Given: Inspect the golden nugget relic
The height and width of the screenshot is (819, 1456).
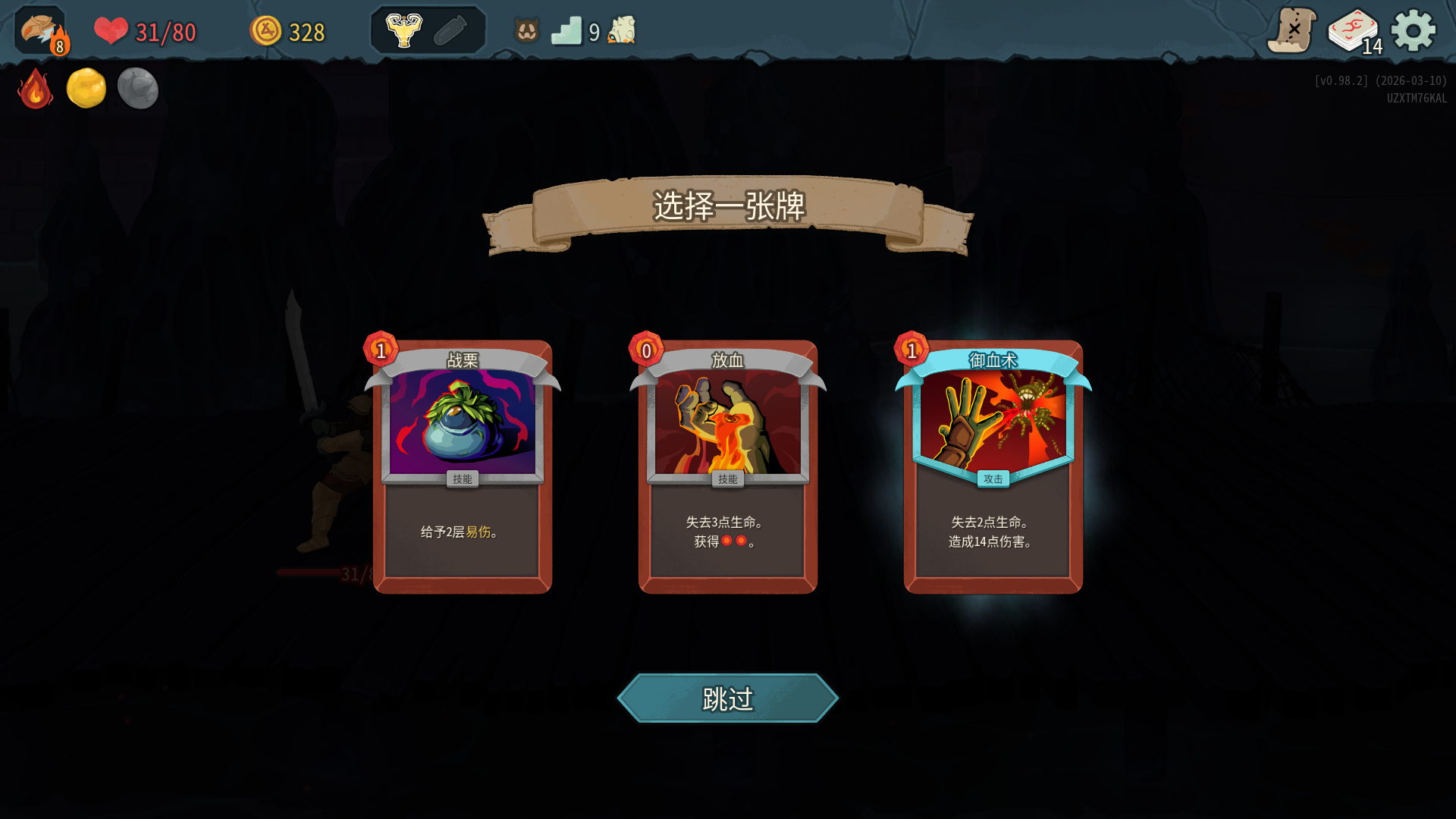Looking at the screenshot, I should (86, 88).
